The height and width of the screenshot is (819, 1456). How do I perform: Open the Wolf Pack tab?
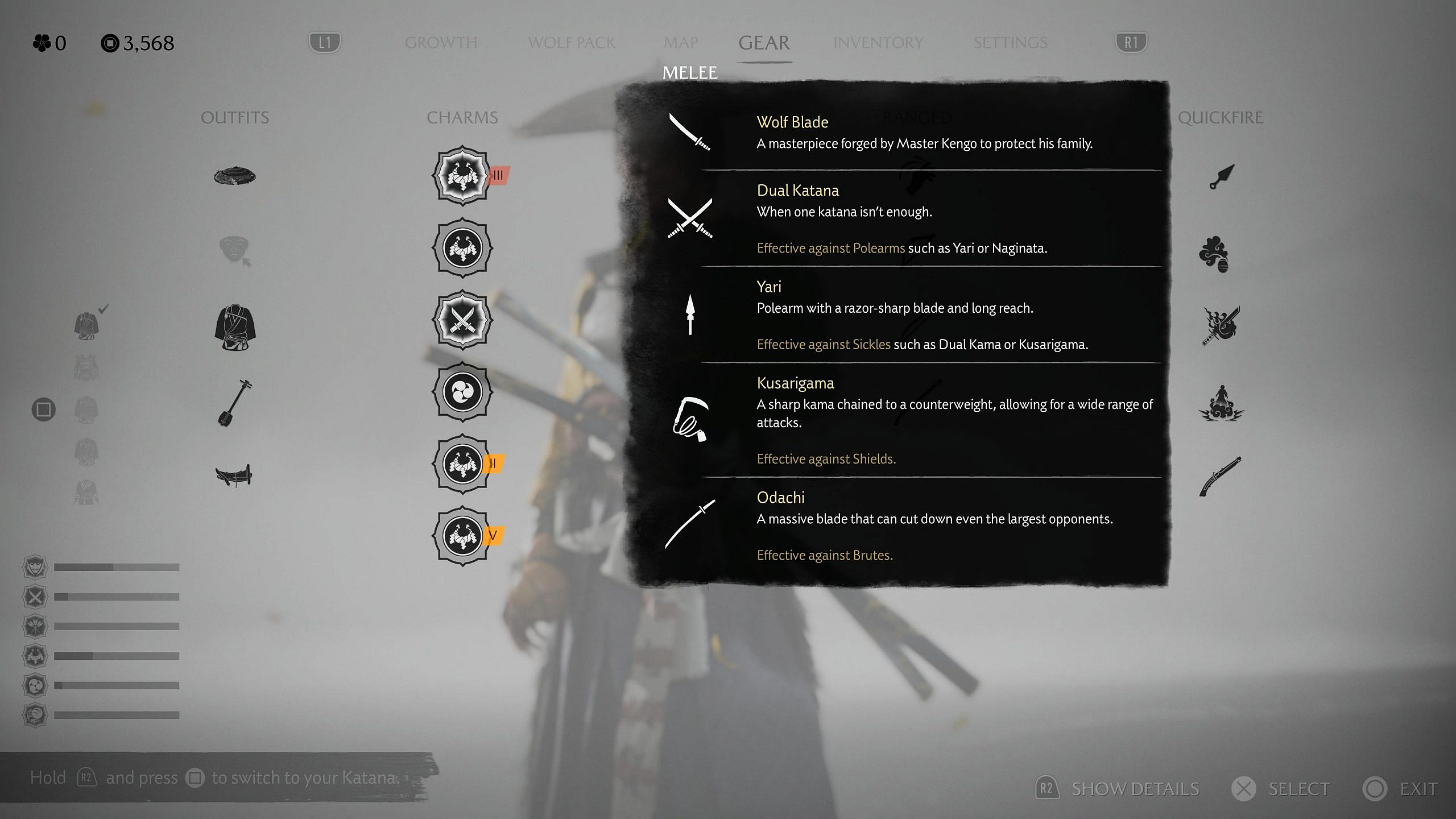click(571, 43)
